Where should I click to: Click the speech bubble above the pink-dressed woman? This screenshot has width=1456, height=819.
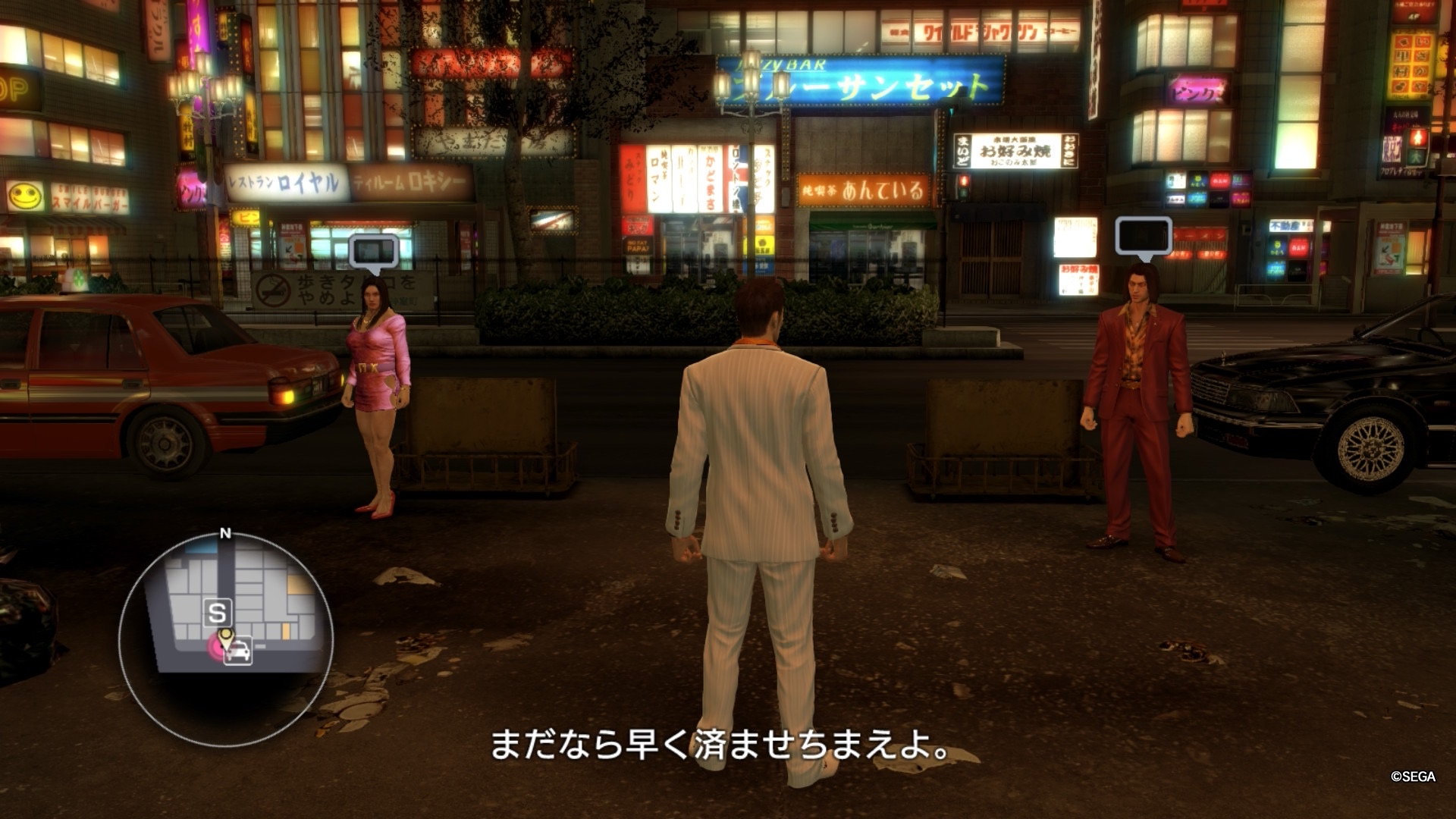pyautogui.click(x=373, y=252)
